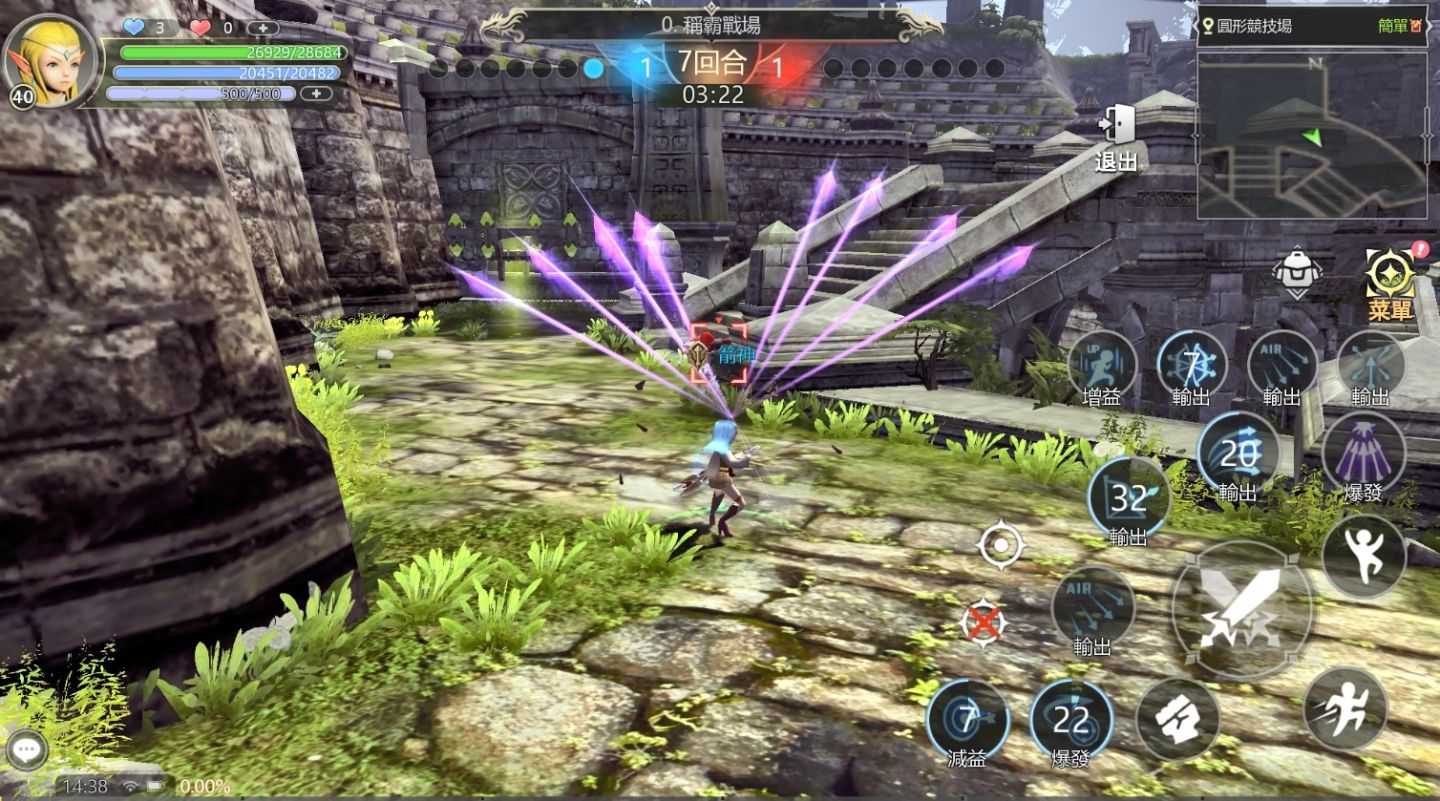Viewport: 1440px width, 801px height.
Task: Use the 減益 debuff skill
Action: [x=967, y=719]
